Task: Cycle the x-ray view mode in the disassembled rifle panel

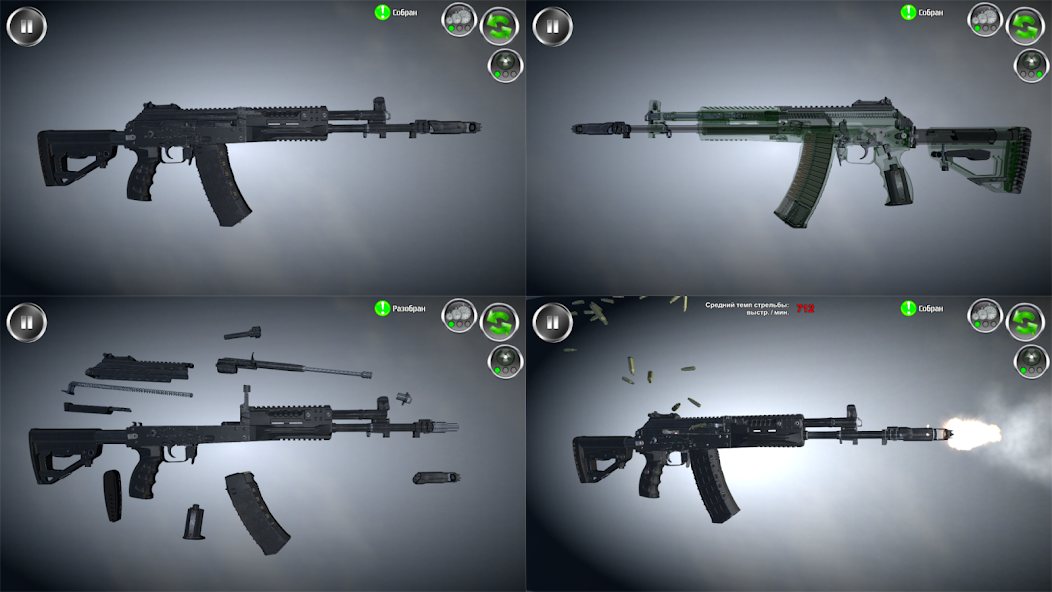Action: point(504,362)
